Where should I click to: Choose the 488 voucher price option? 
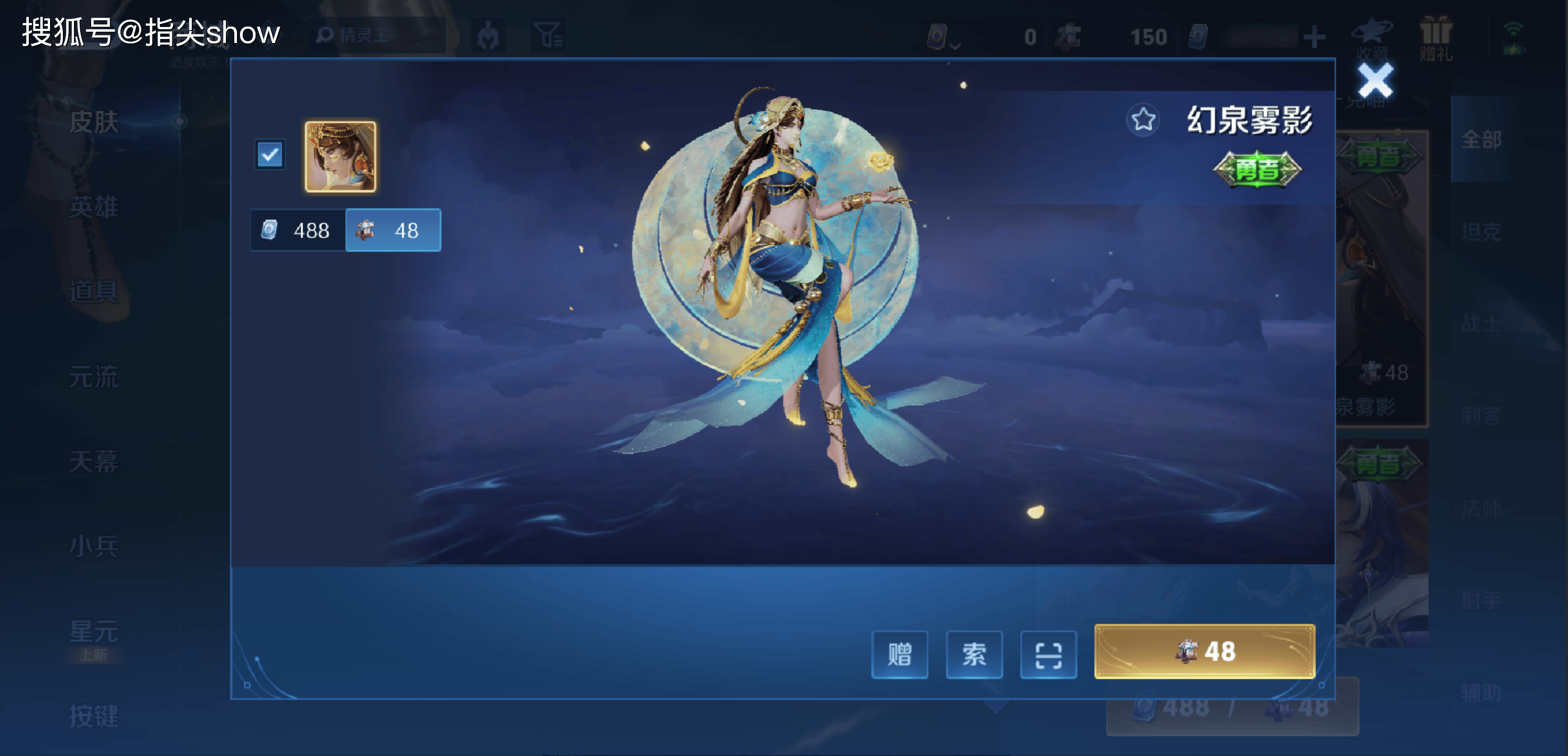pyautogui.click(x=298, y=230)
